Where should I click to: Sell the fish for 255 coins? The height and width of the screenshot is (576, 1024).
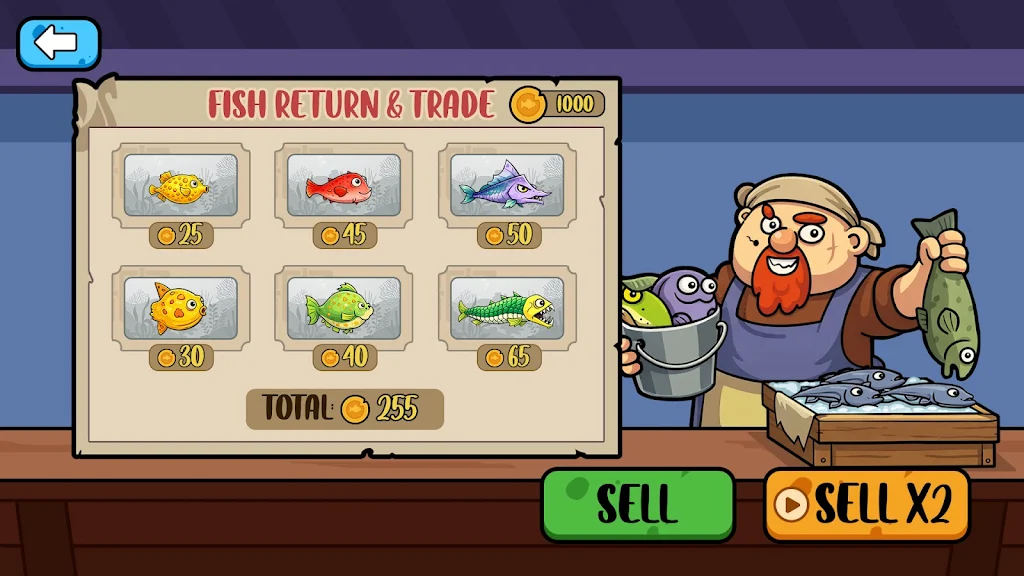[637, 505]
